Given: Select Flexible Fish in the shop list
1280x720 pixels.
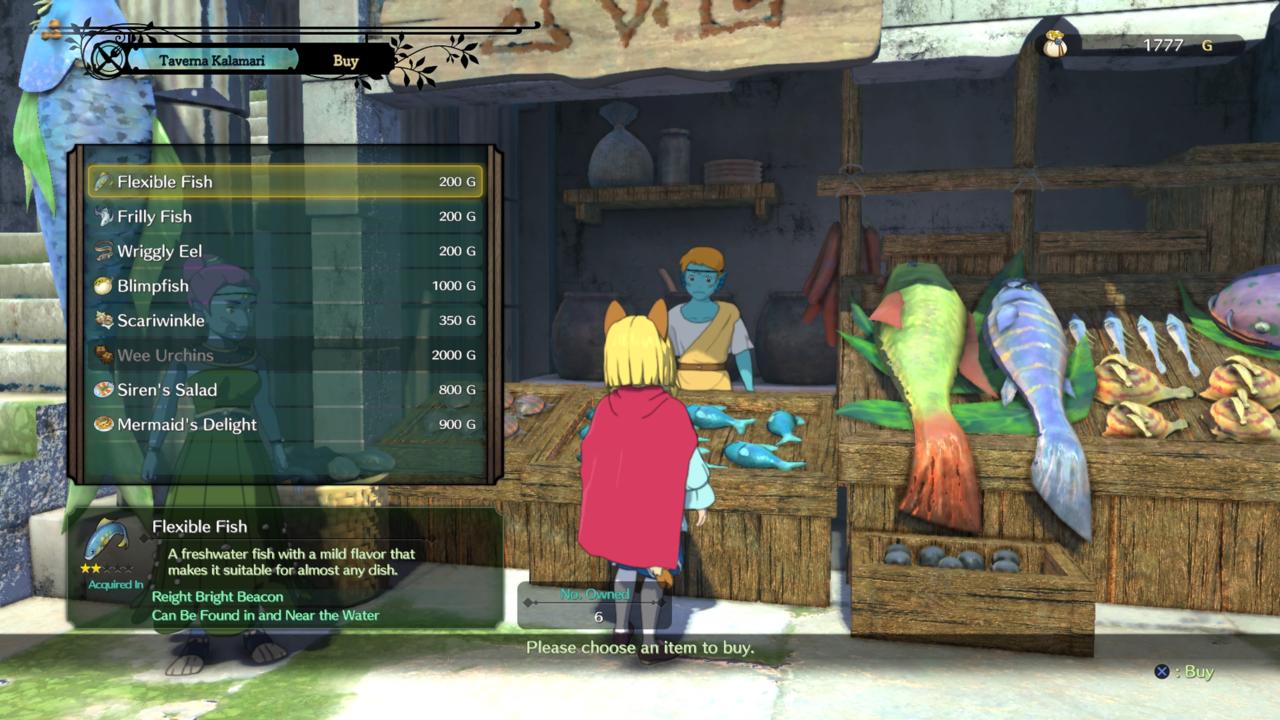Looking at the screenshot, I should pos(285,182).
